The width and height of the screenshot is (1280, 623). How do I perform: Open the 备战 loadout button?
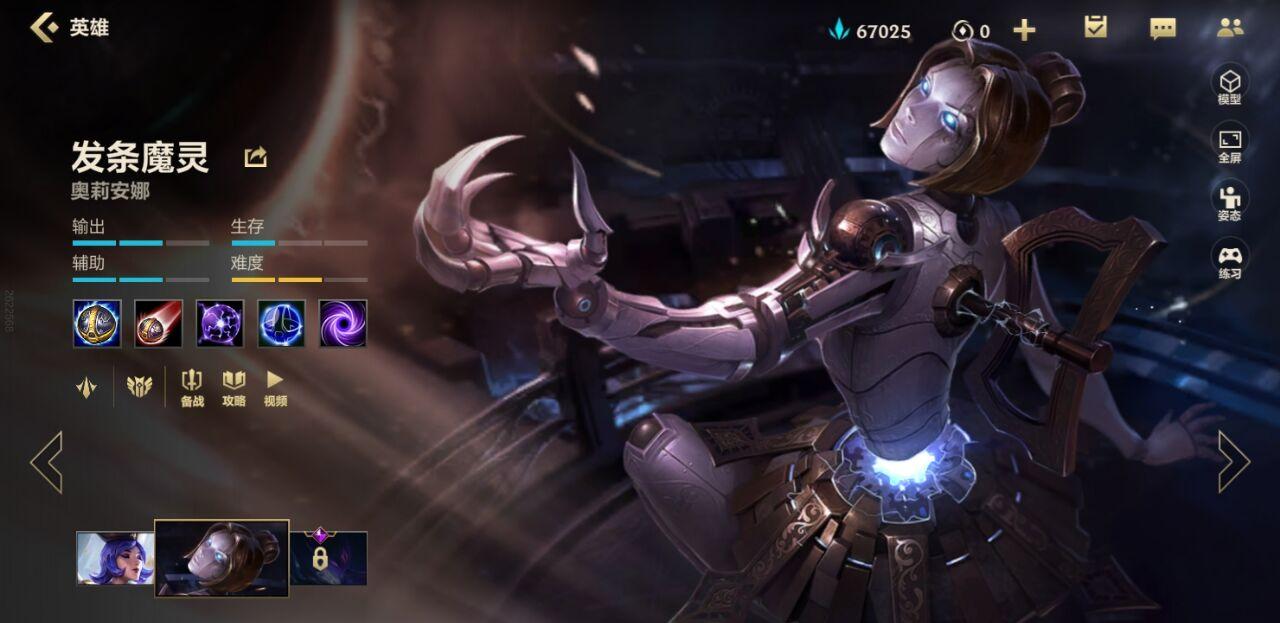pos(192,388)
